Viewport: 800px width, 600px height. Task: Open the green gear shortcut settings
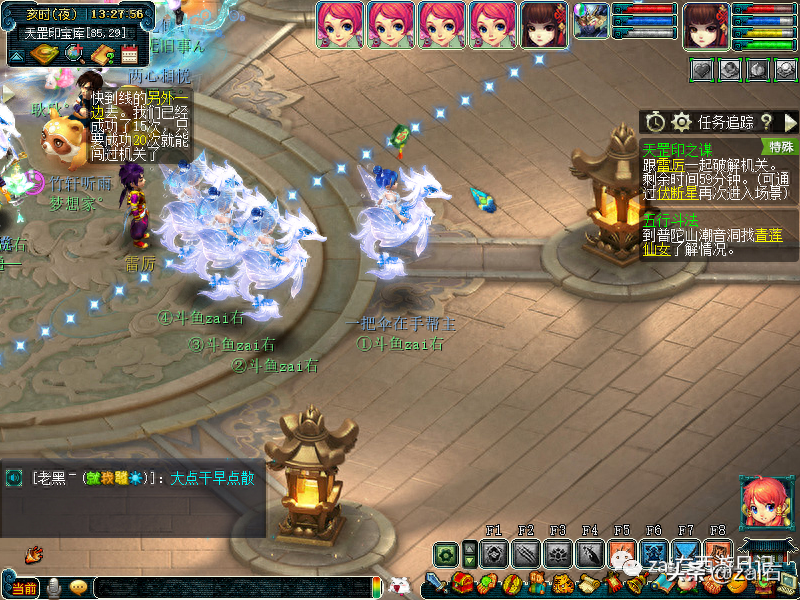[446, 553]
